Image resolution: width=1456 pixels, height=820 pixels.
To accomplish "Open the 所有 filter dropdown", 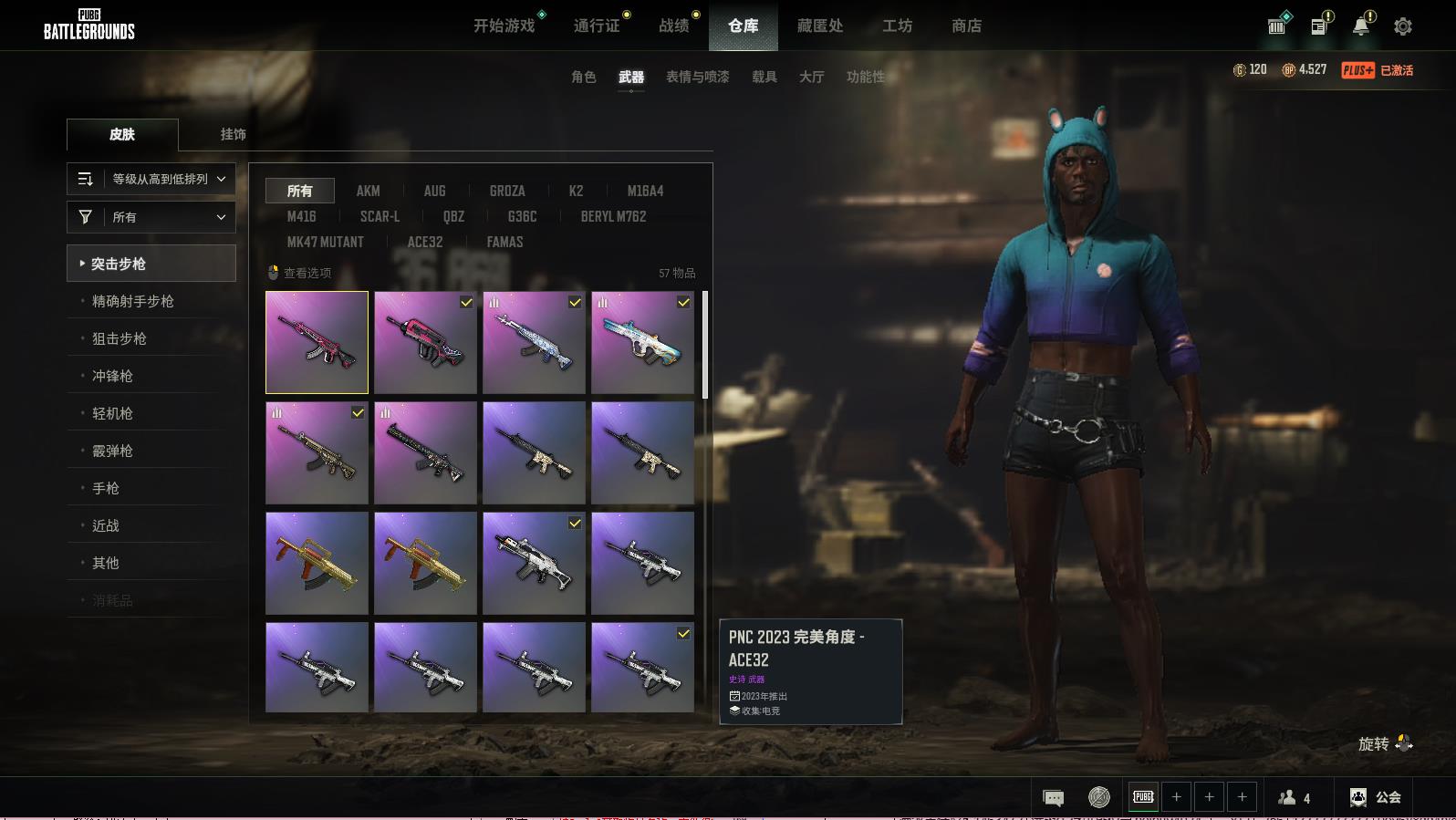I will click(151, 217).
